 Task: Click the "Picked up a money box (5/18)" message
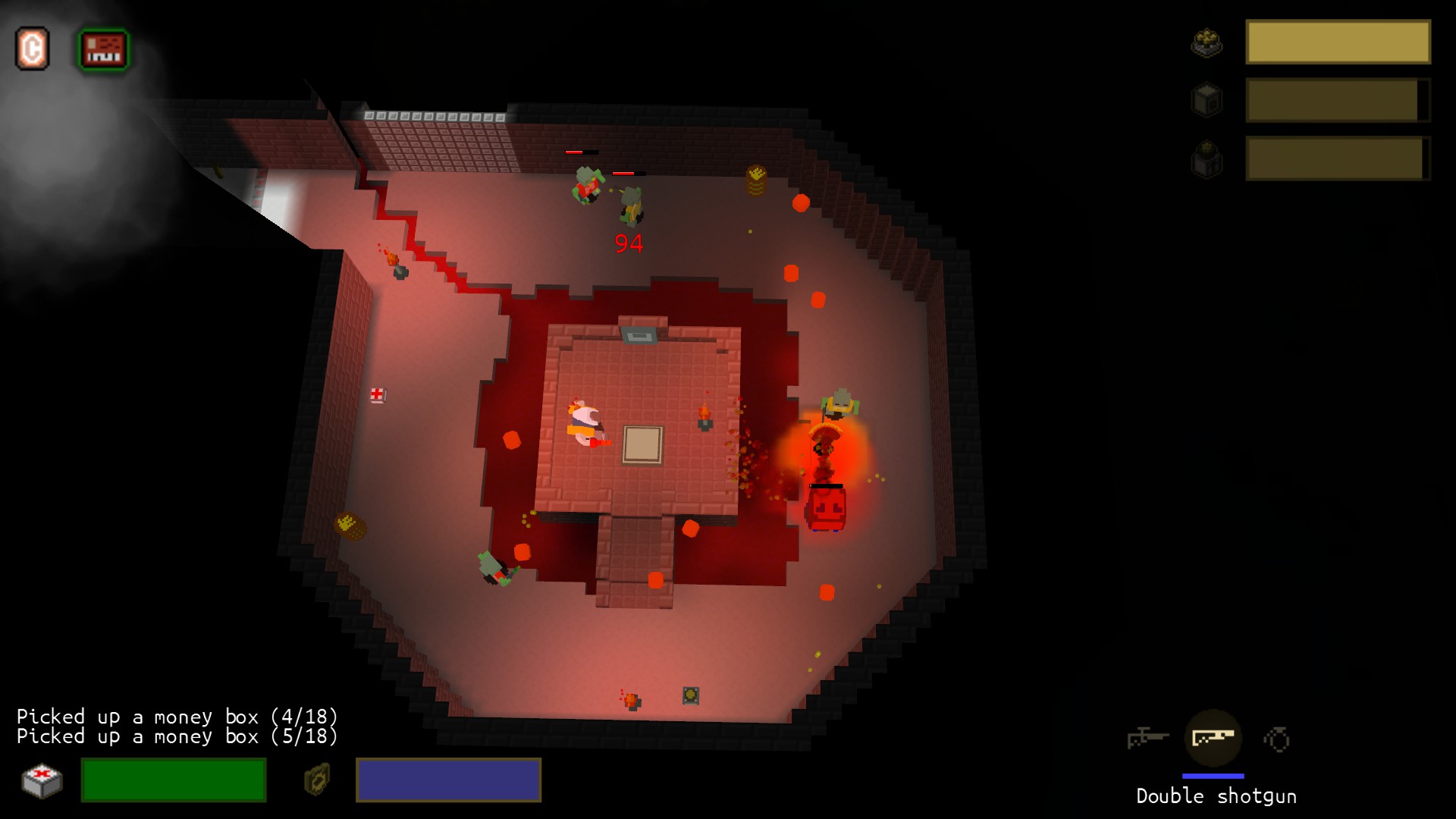click(178, 736)
